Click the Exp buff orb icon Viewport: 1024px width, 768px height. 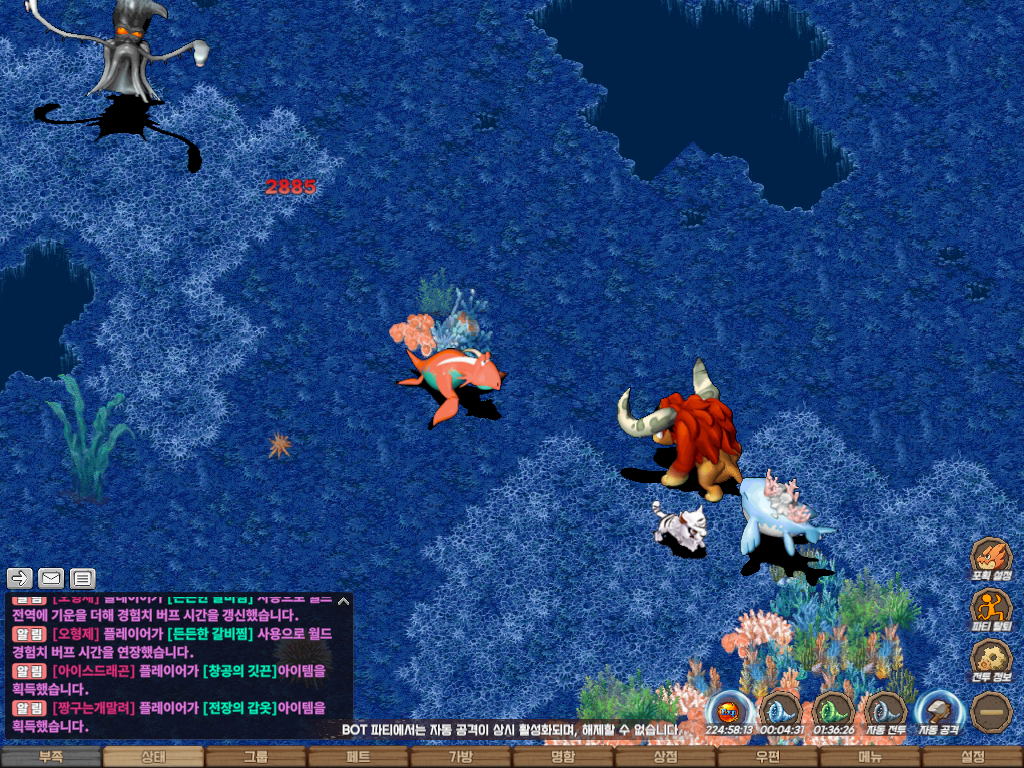(729, 711)
